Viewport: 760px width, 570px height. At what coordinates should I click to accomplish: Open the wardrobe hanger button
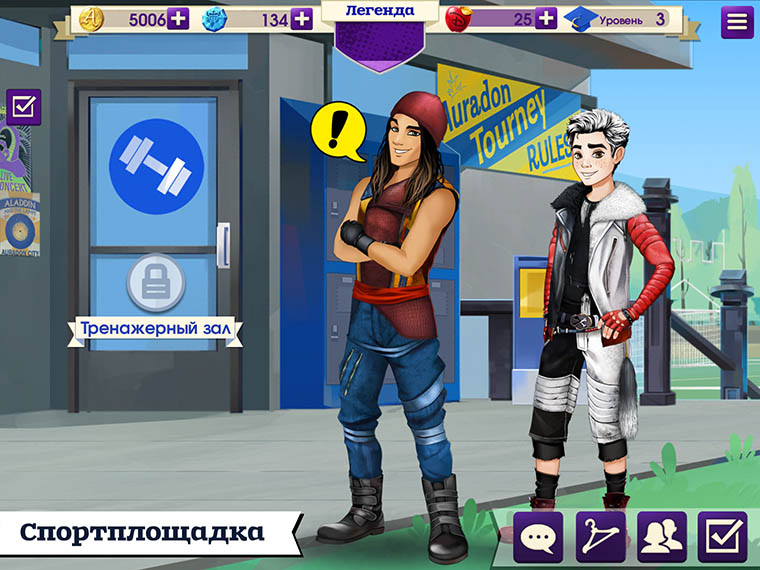click(600, 537)
